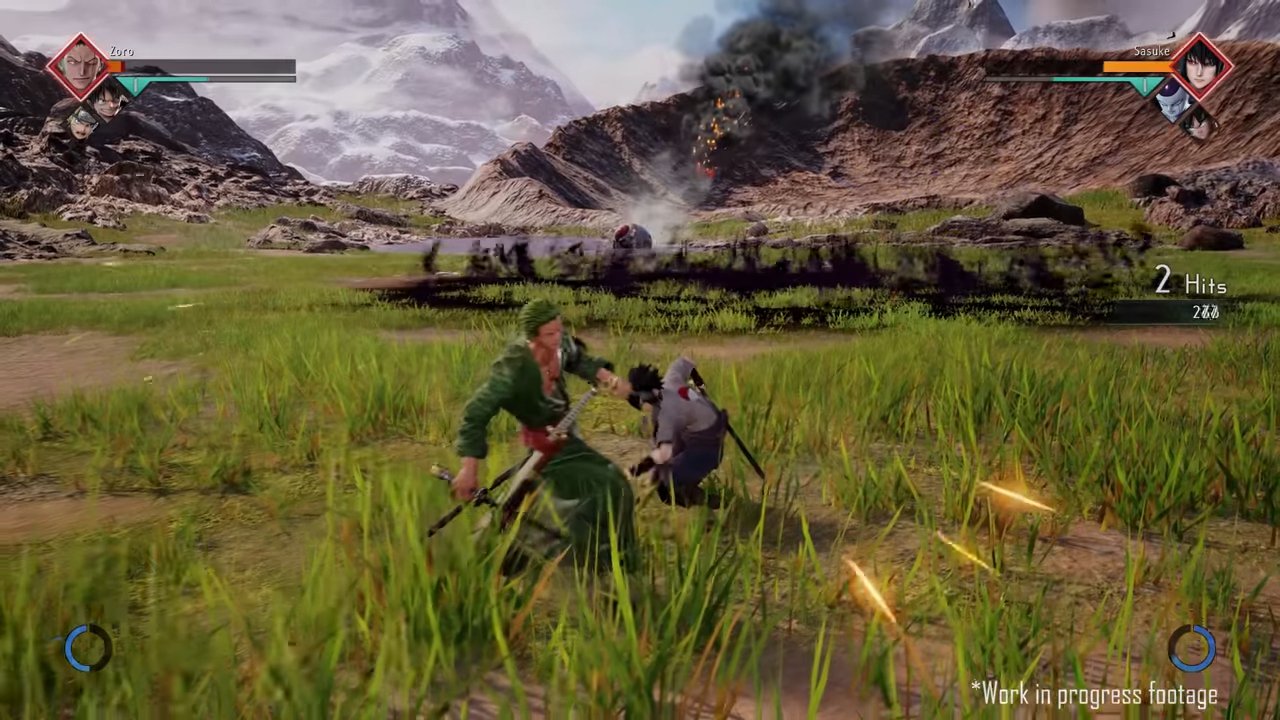Click the blue ring gauge at bottom right
This screenshot has height=720, width=1280.
pos(1191,648)
